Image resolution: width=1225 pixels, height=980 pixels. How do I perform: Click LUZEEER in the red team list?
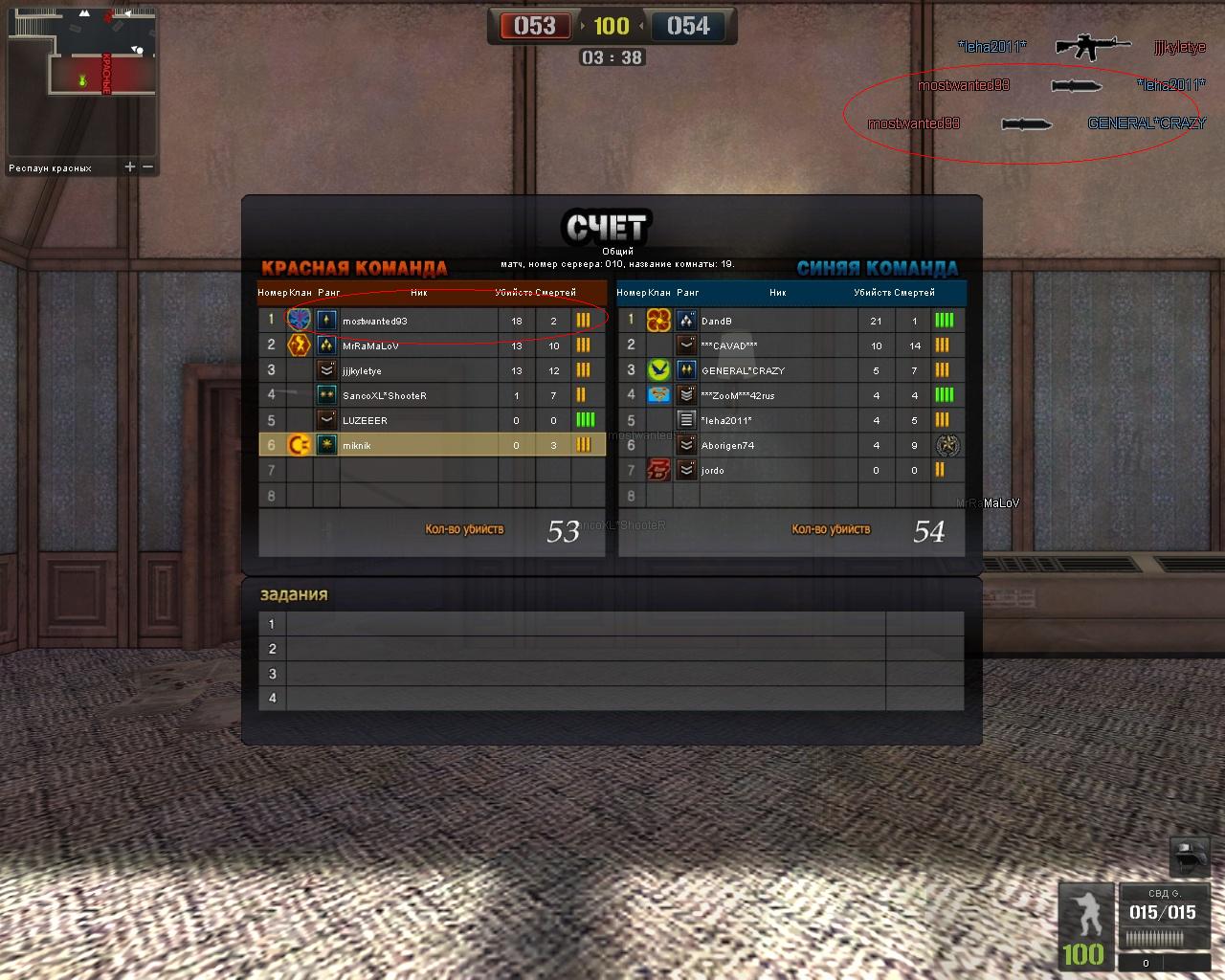click(x=431, y=420)
